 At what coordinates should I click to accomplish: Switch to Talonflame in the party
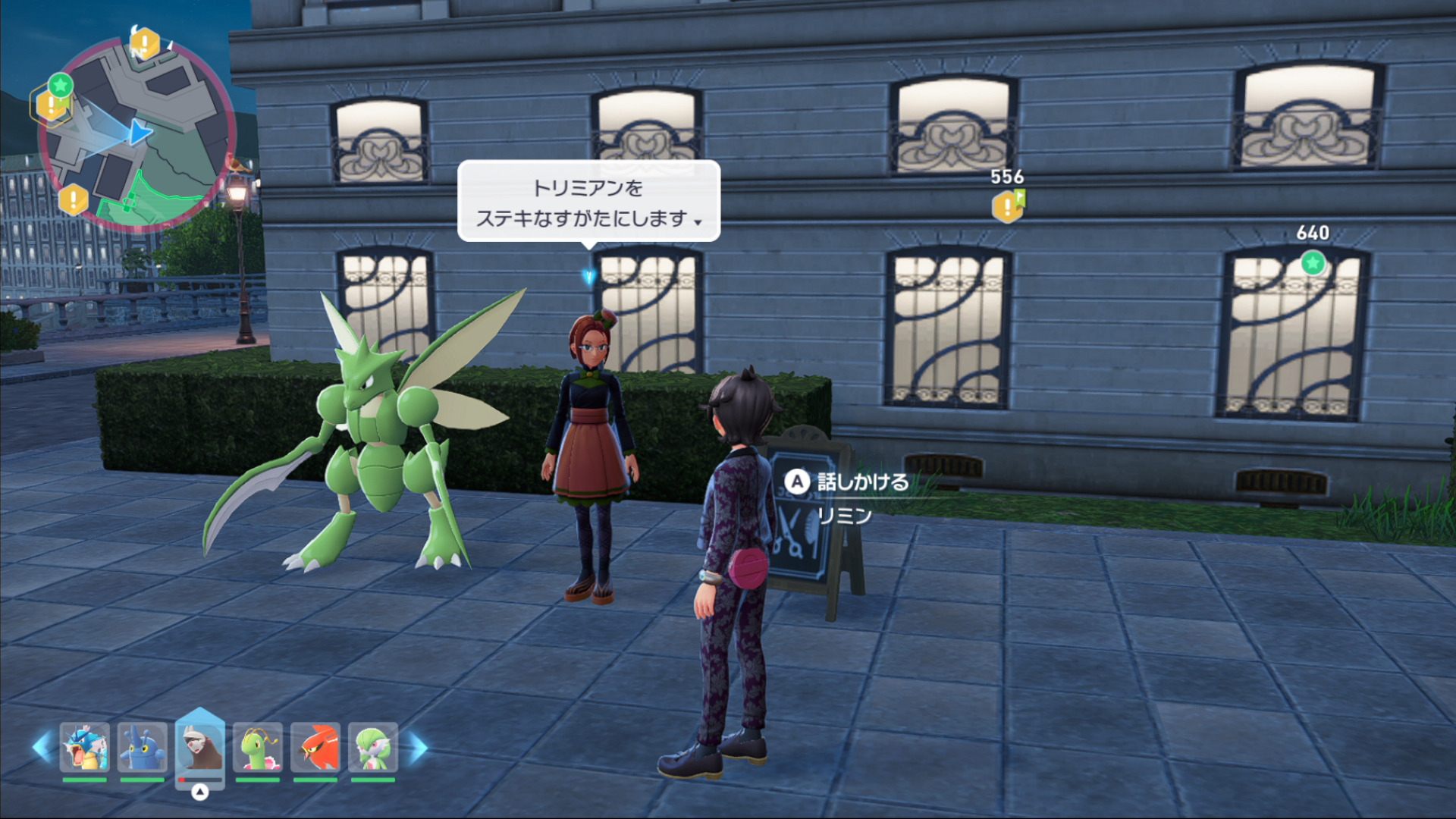tap(315, 747)
